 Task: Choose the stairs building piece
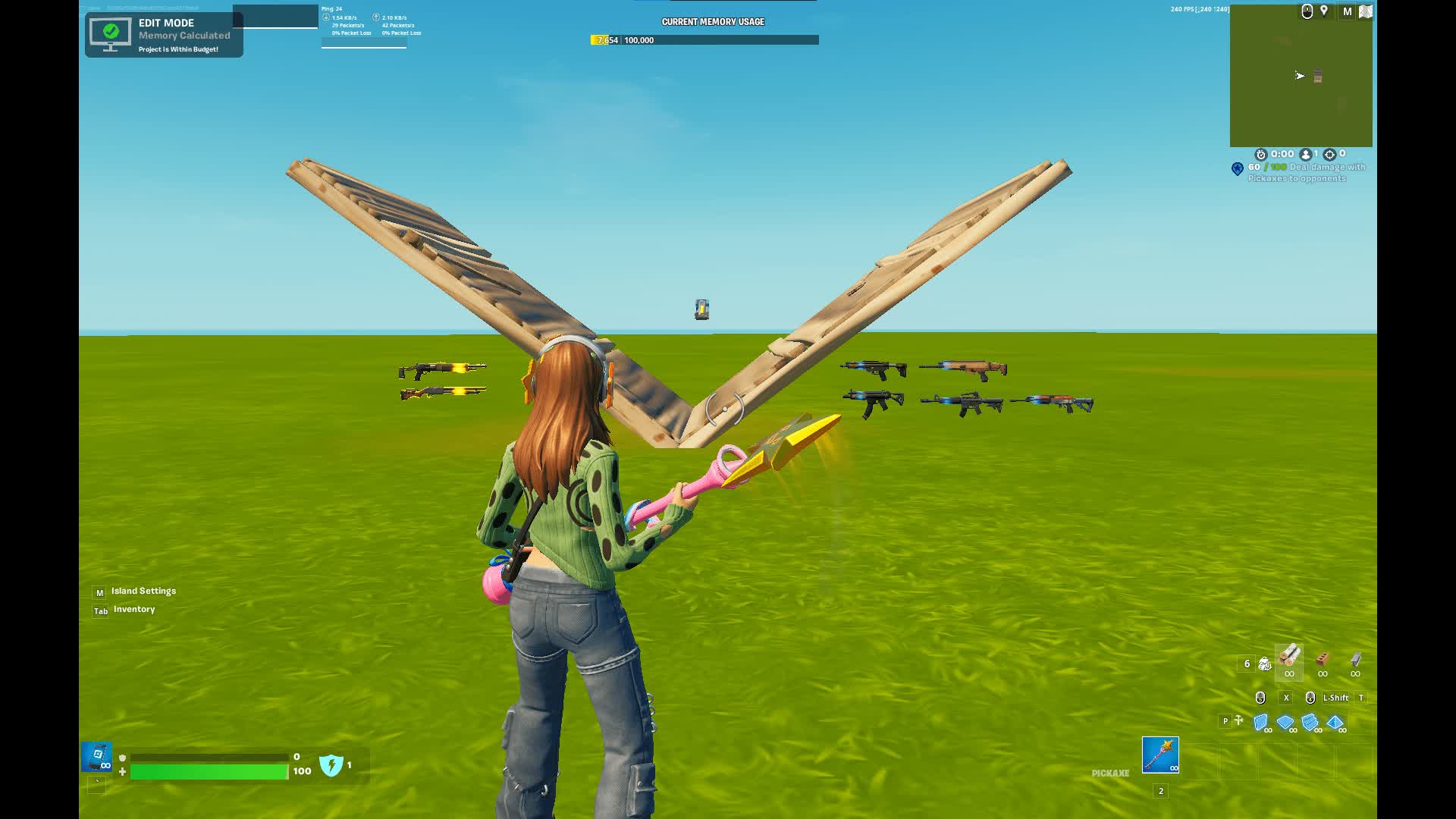(x=1310, y=722)
